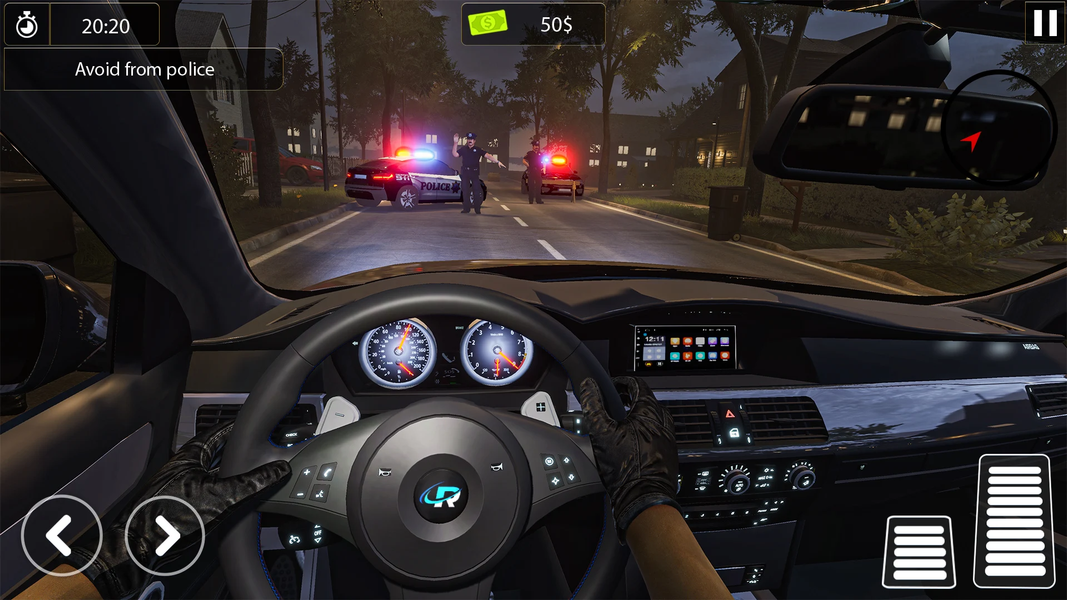Select the "Avoid from police" objective banner
Screen dimensions: 1067x600
point(144,70)
